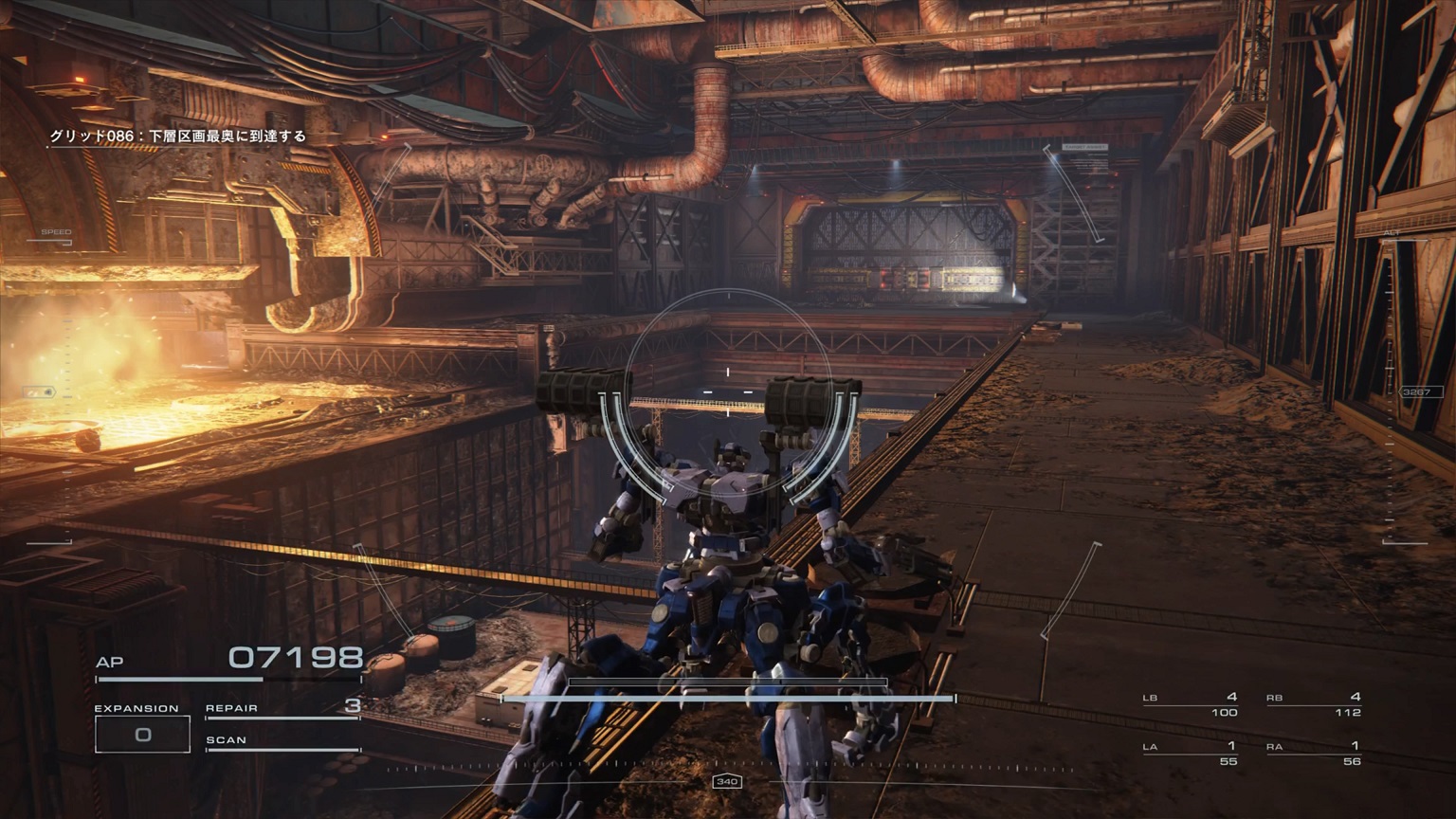Choose the RA weapon slot
Viewport: 1456px width, 819px height.
(x=1314, y=754)
